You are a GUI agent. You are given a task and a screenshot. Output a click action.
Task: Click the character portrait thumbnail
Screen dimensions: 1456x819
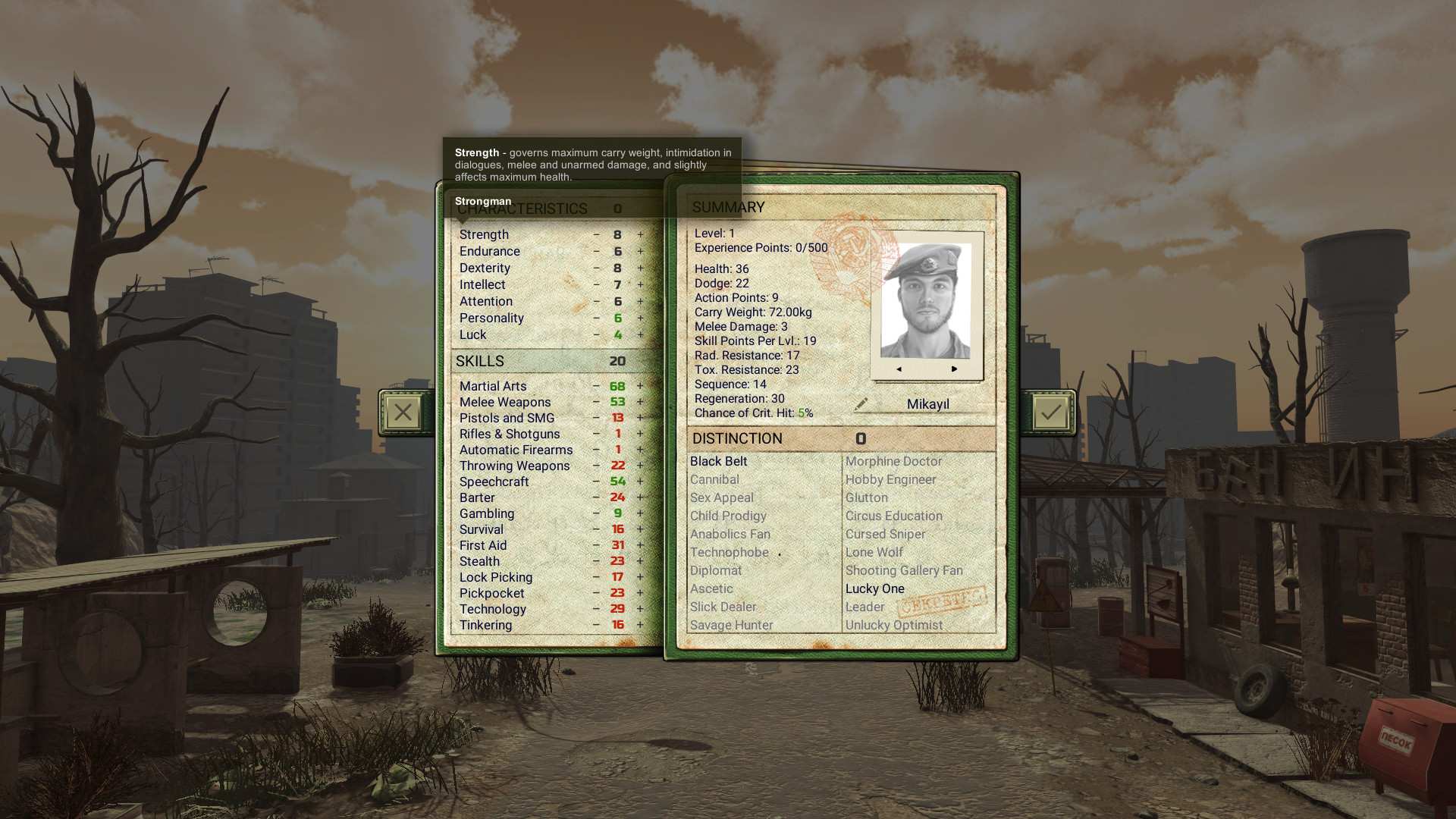coord(927,300)
